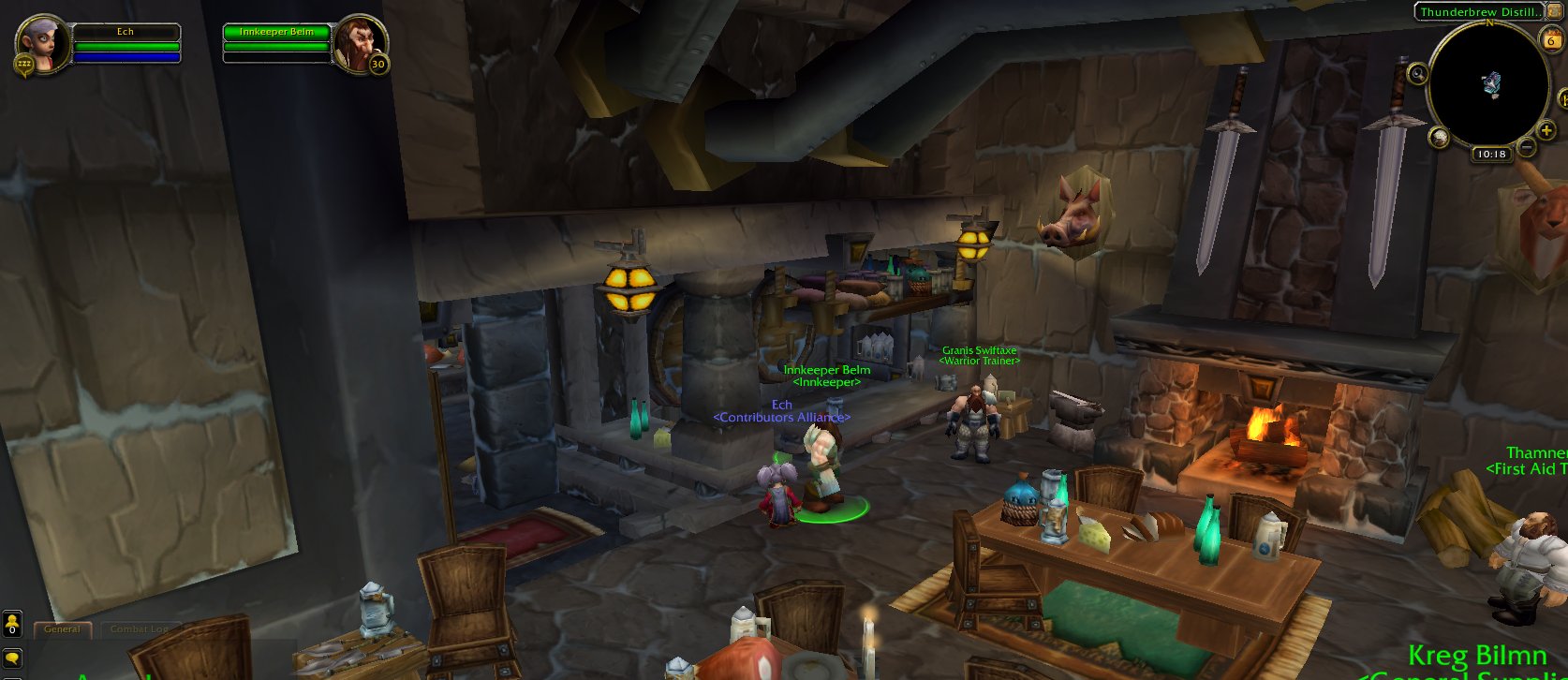The image size is (1568, 680).
Task: Open the social friends icon above the chat frame
Action: tap(11, 621)
